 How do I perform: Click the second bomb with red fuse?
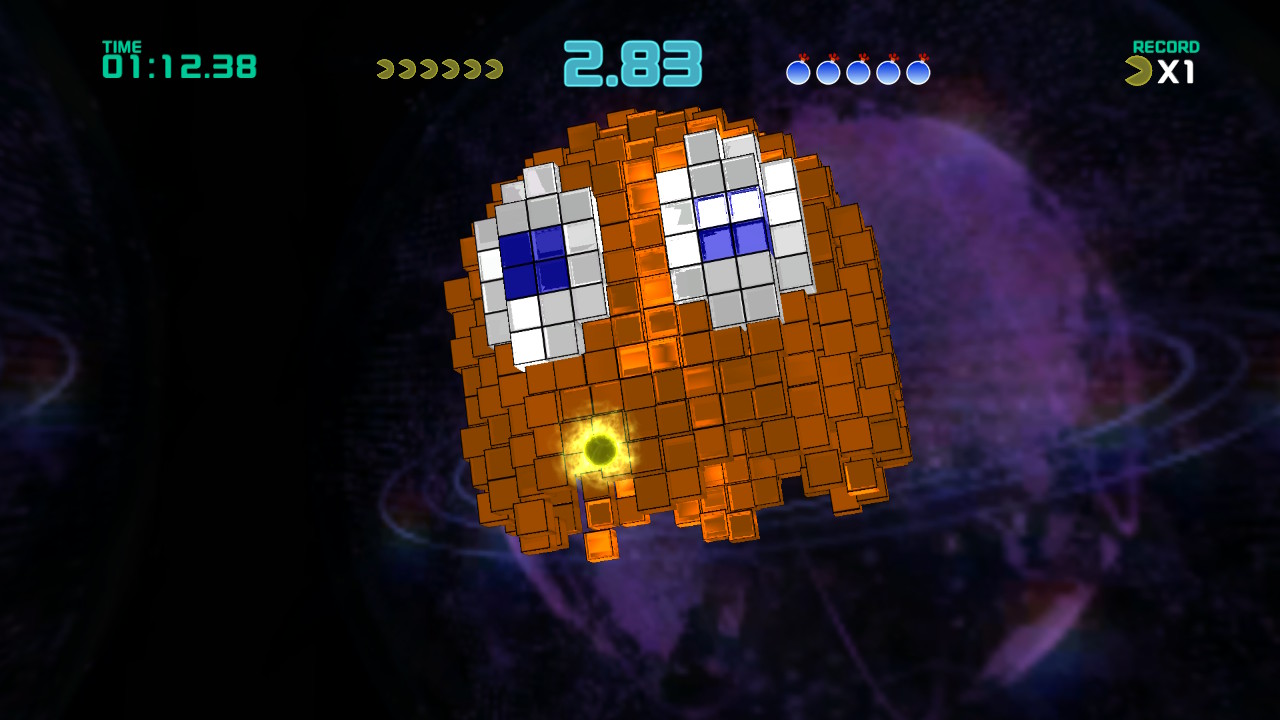click(831, 71)
